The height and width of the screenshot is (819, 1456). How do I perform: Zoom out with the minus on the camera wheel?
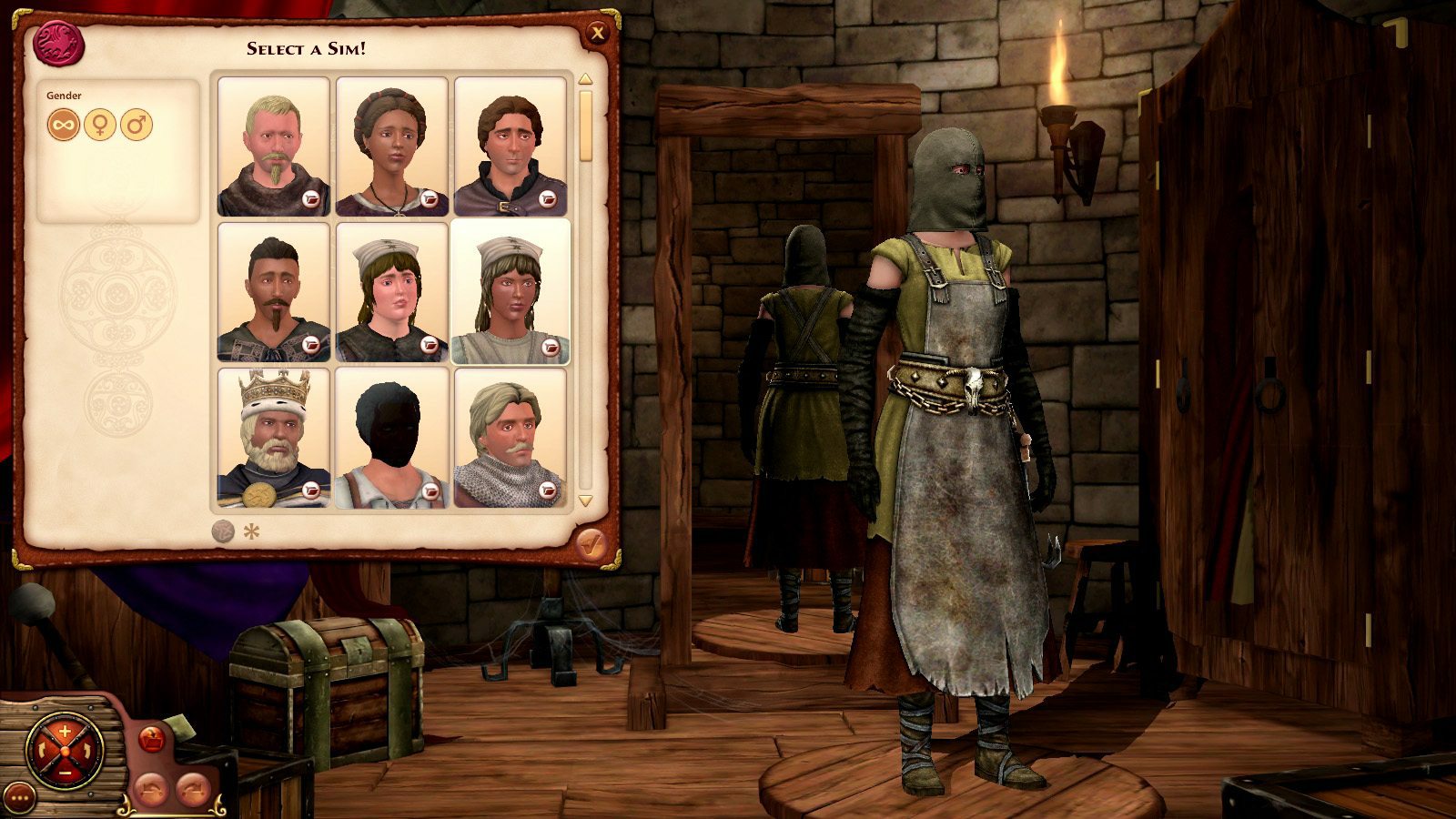[65, 773]
